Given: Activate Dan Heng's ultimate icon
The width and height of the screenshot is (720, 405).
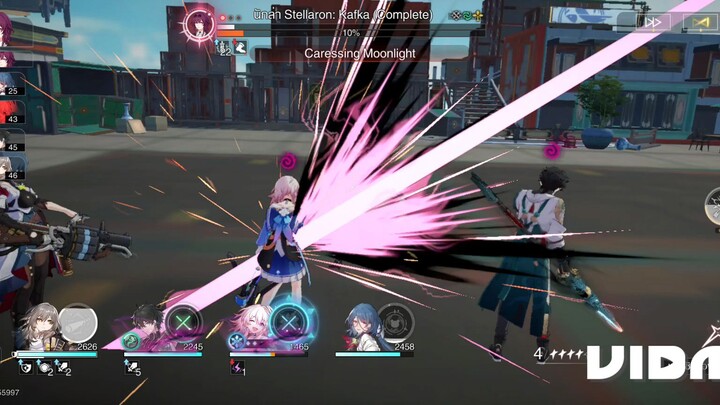Looking at the screenshot, I should (x=184, y=324).
